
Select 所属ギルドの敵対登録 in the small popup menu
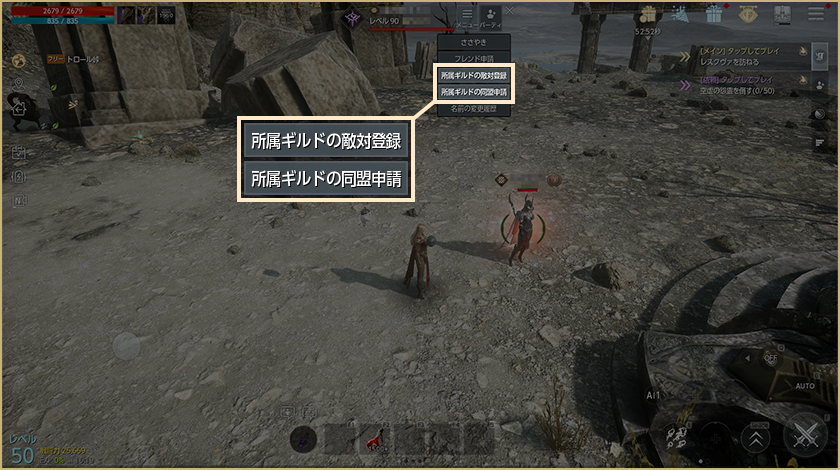pyautogui.click(x=474, y=75)
